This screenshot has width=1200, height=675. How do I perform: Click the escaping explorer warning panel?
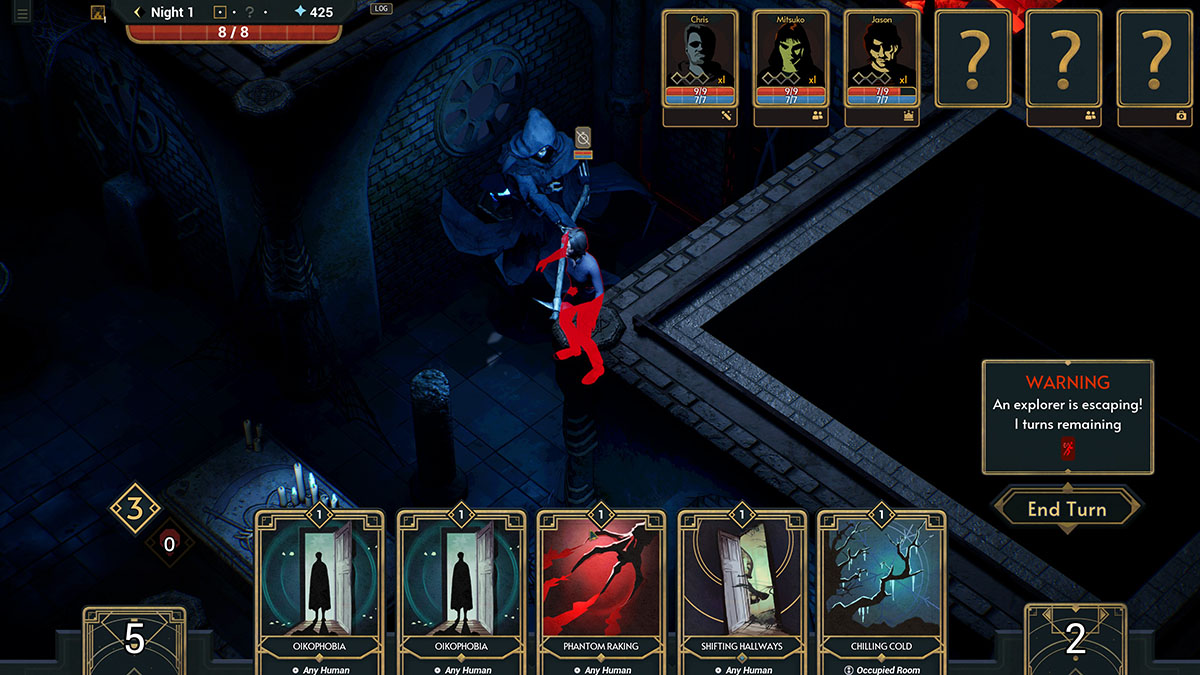1067,416
